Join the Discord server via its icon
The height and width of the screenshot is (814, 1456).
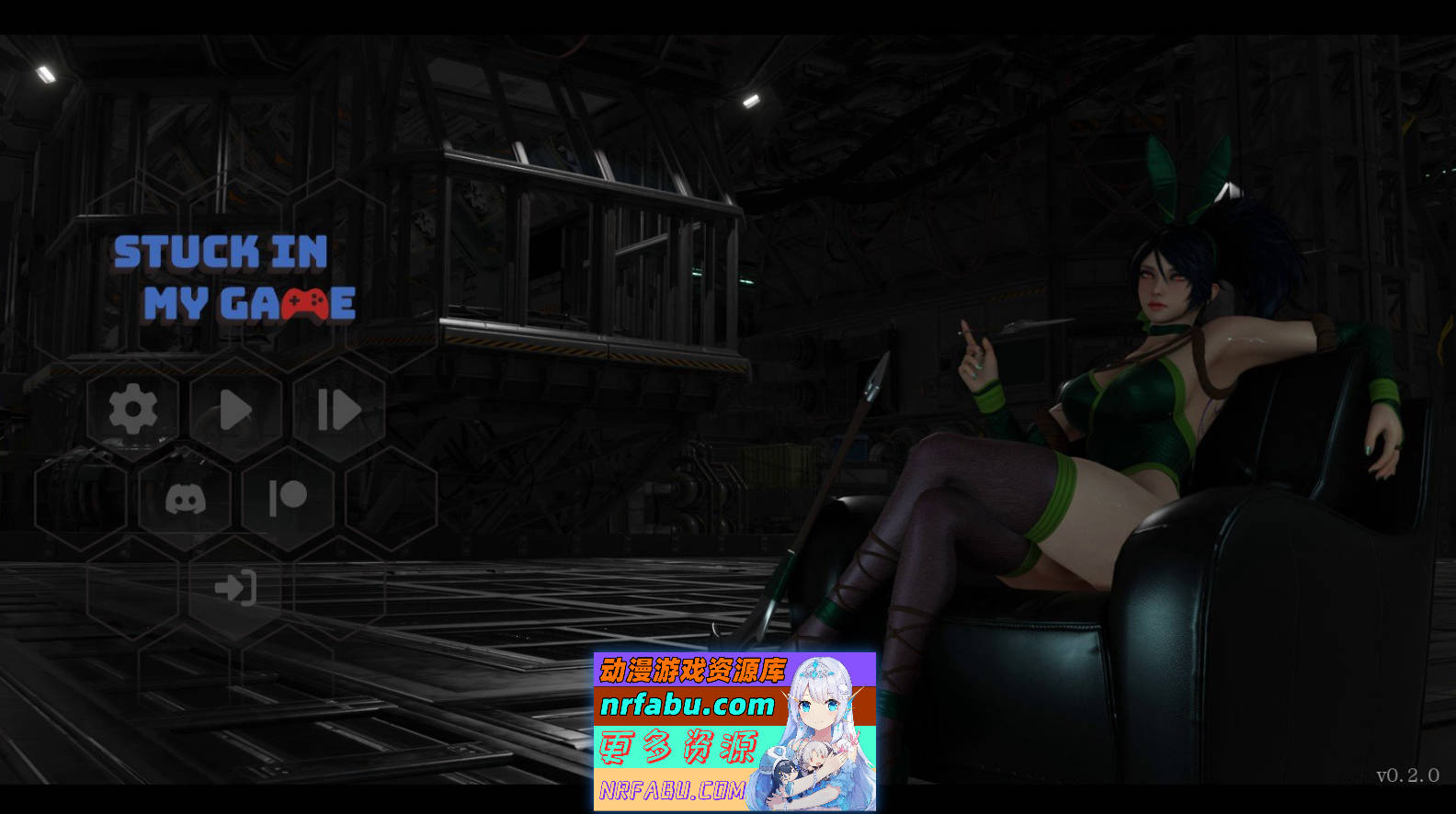[x=184, y=499]
